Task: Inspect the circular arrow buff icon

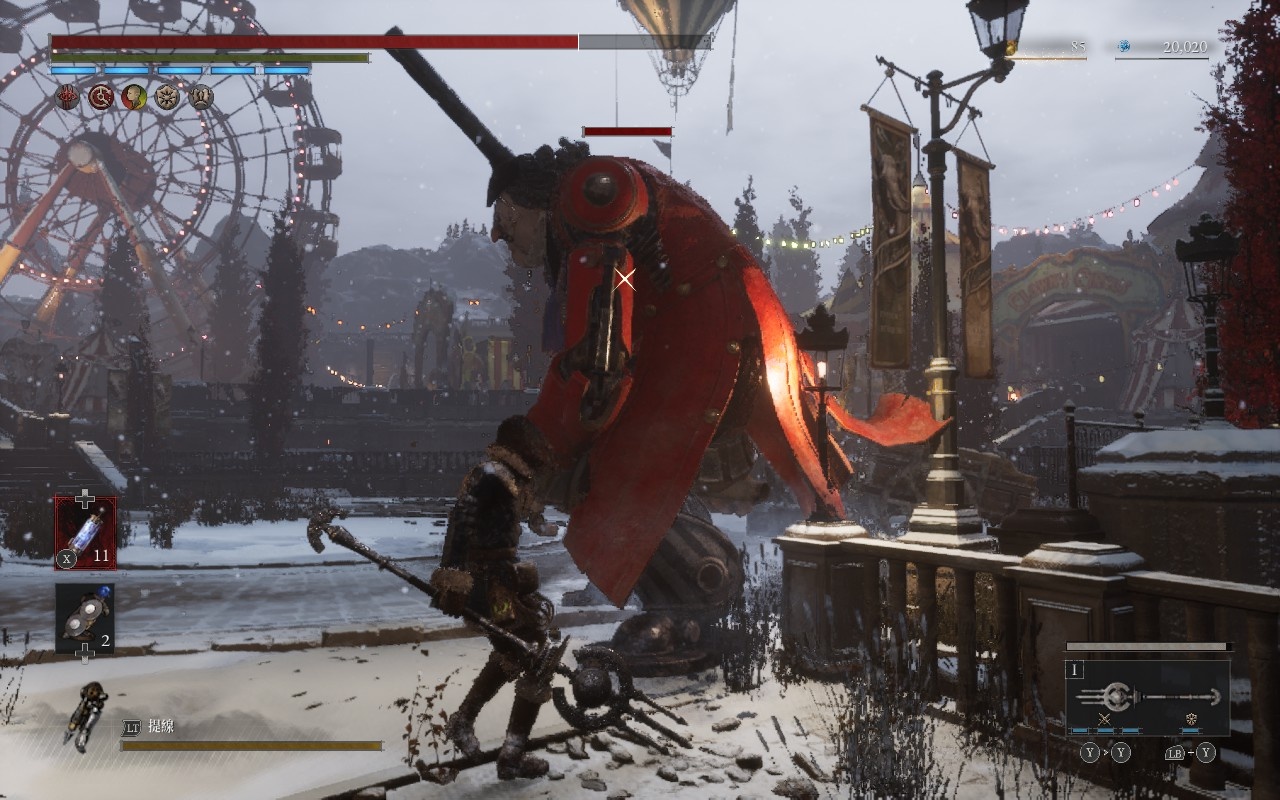Action: (x=101, y=97)
